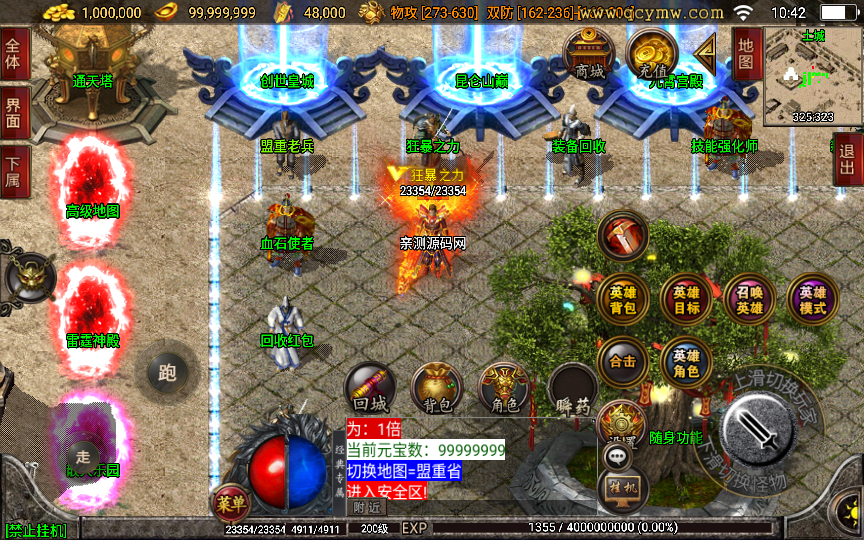This screenshot has height=540, width=864.
Task: Select the 下属 tab on the left
Action: click(14, 172)
